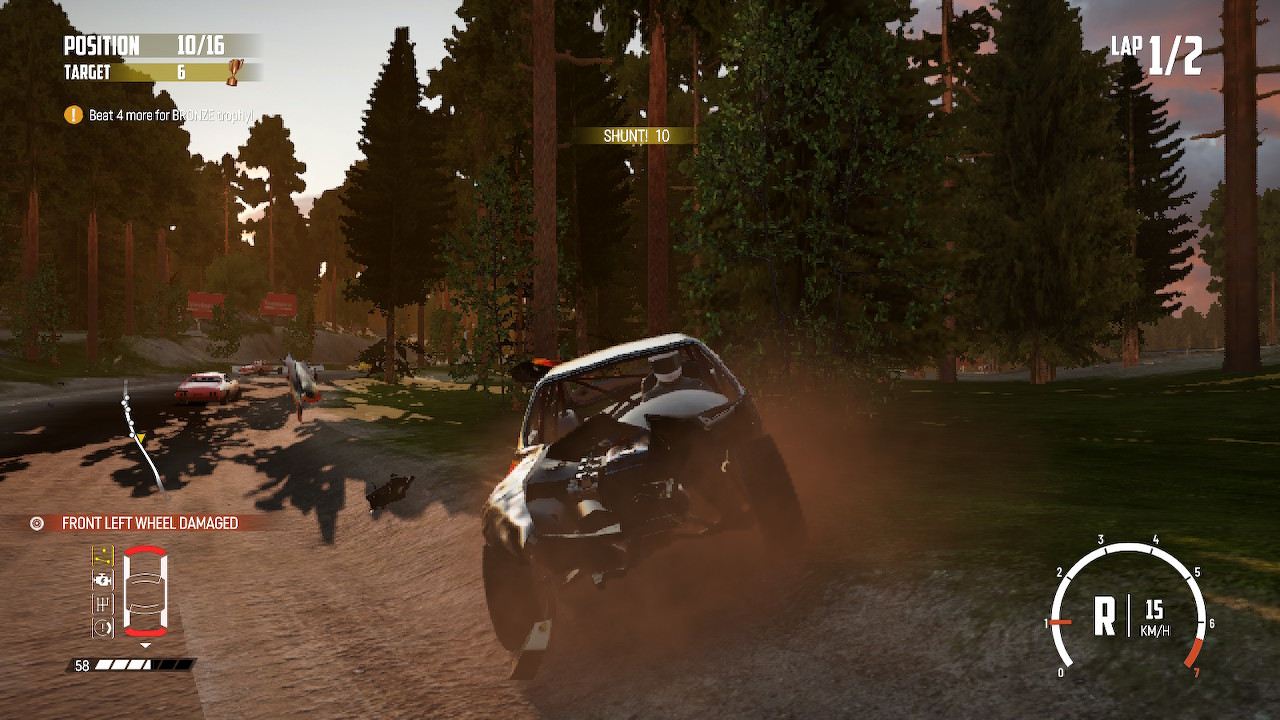Screen dimensions: 1280x720
Task: Click the brake damage indicator icon
Action: 103,625
